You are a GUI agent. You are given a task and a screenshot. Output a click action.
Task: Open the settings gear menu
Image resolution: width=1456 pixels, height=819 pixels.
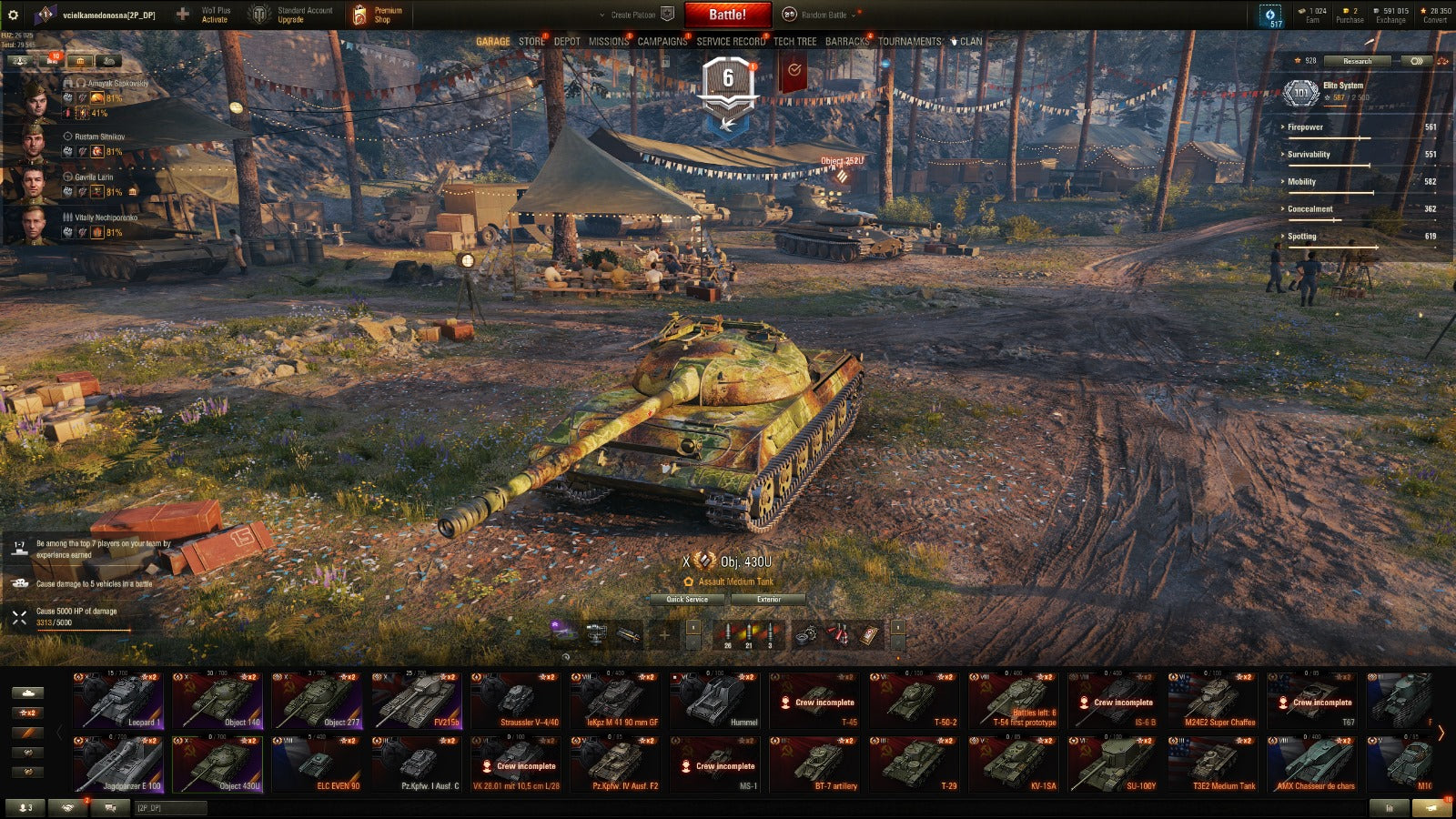13,15
